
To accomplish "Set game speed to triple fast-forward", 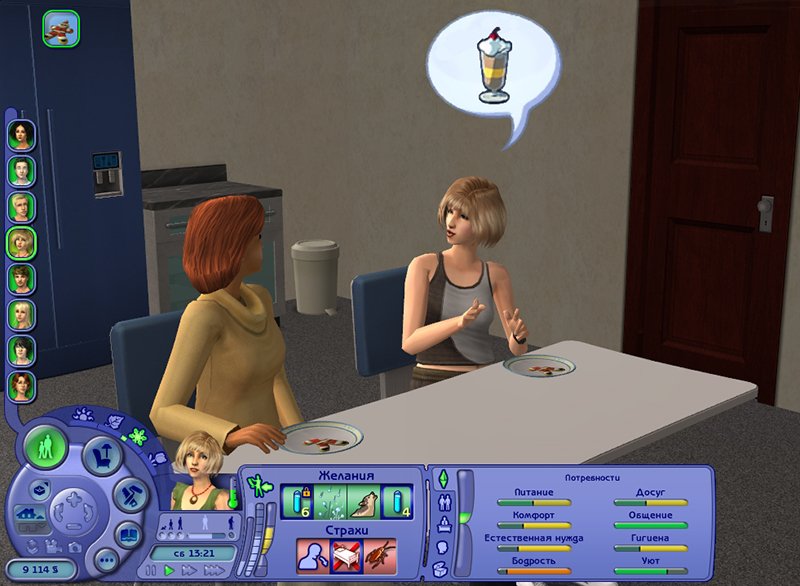I will coord(215,570).
